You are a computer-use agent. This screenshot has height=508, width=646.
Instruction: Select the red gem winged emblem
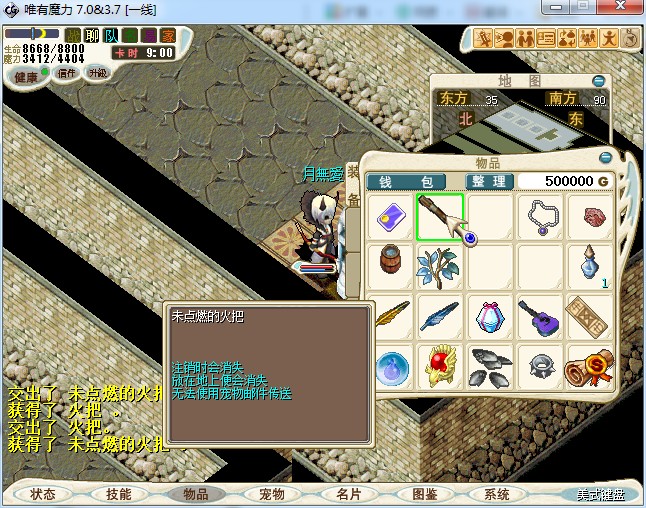pyautogui.click(x=440, y=368)
